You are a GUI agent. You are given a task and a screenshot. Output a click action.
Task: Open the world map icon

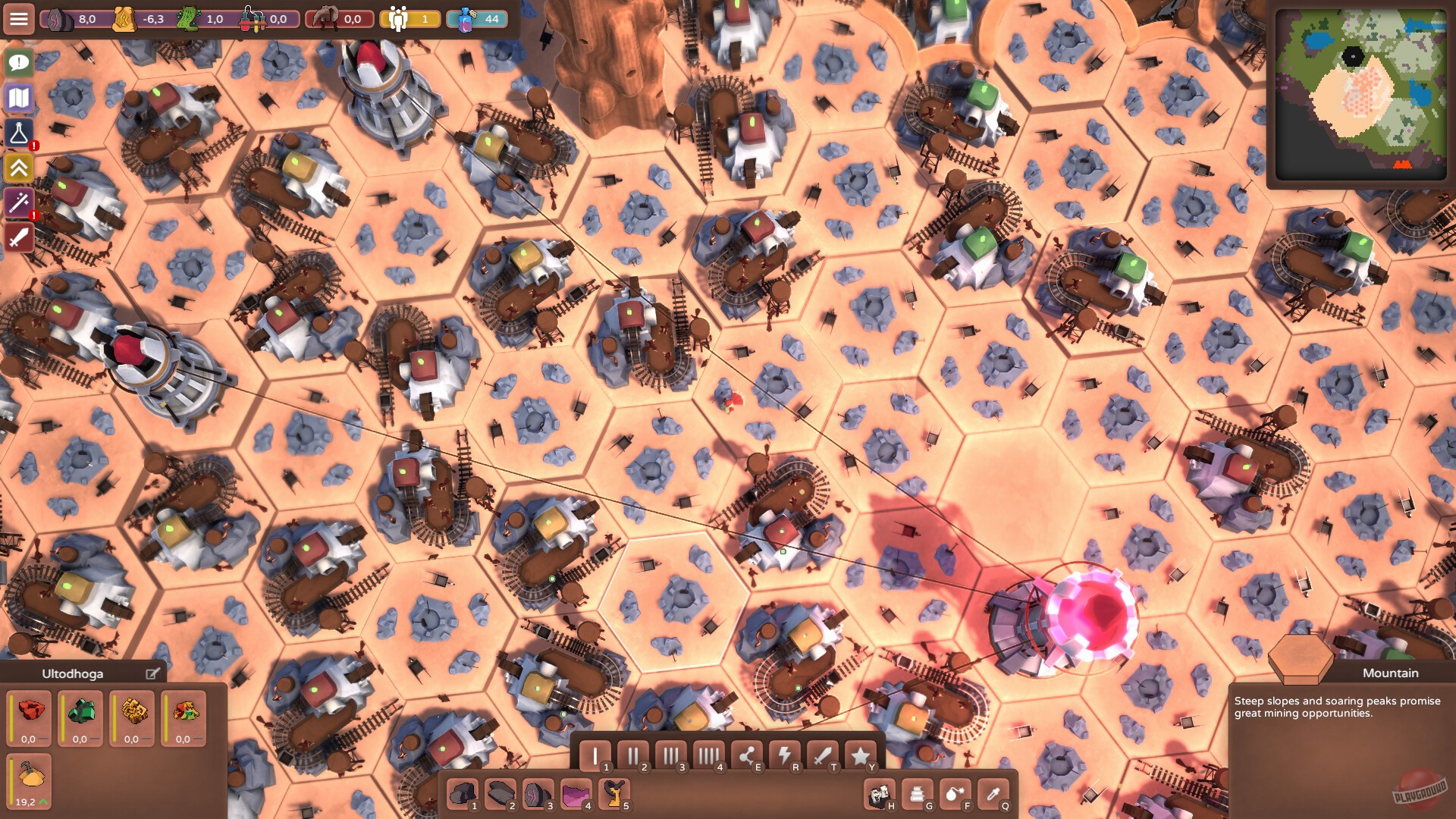coord(18,97)
